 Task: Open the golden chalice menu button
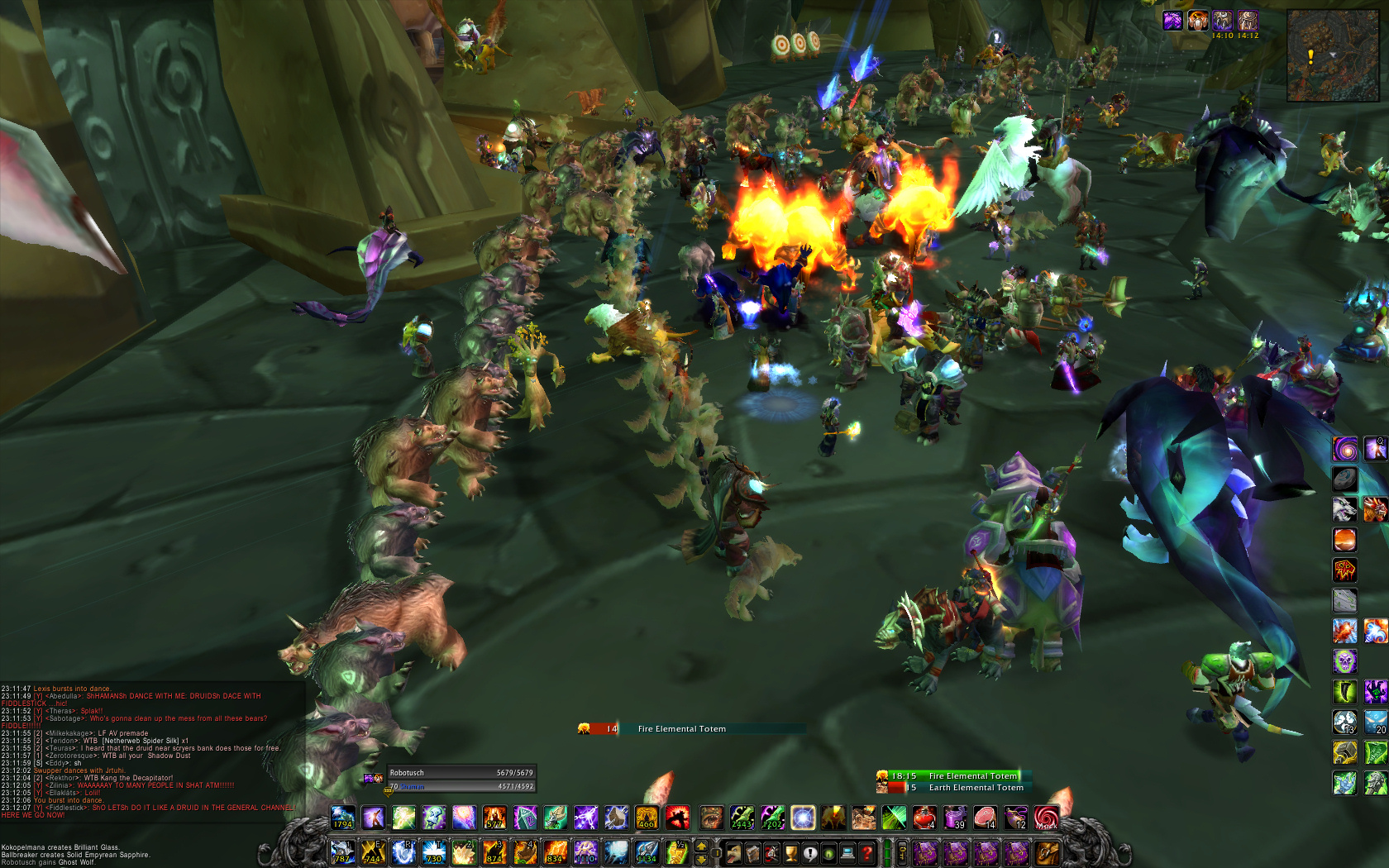point(791,852)
